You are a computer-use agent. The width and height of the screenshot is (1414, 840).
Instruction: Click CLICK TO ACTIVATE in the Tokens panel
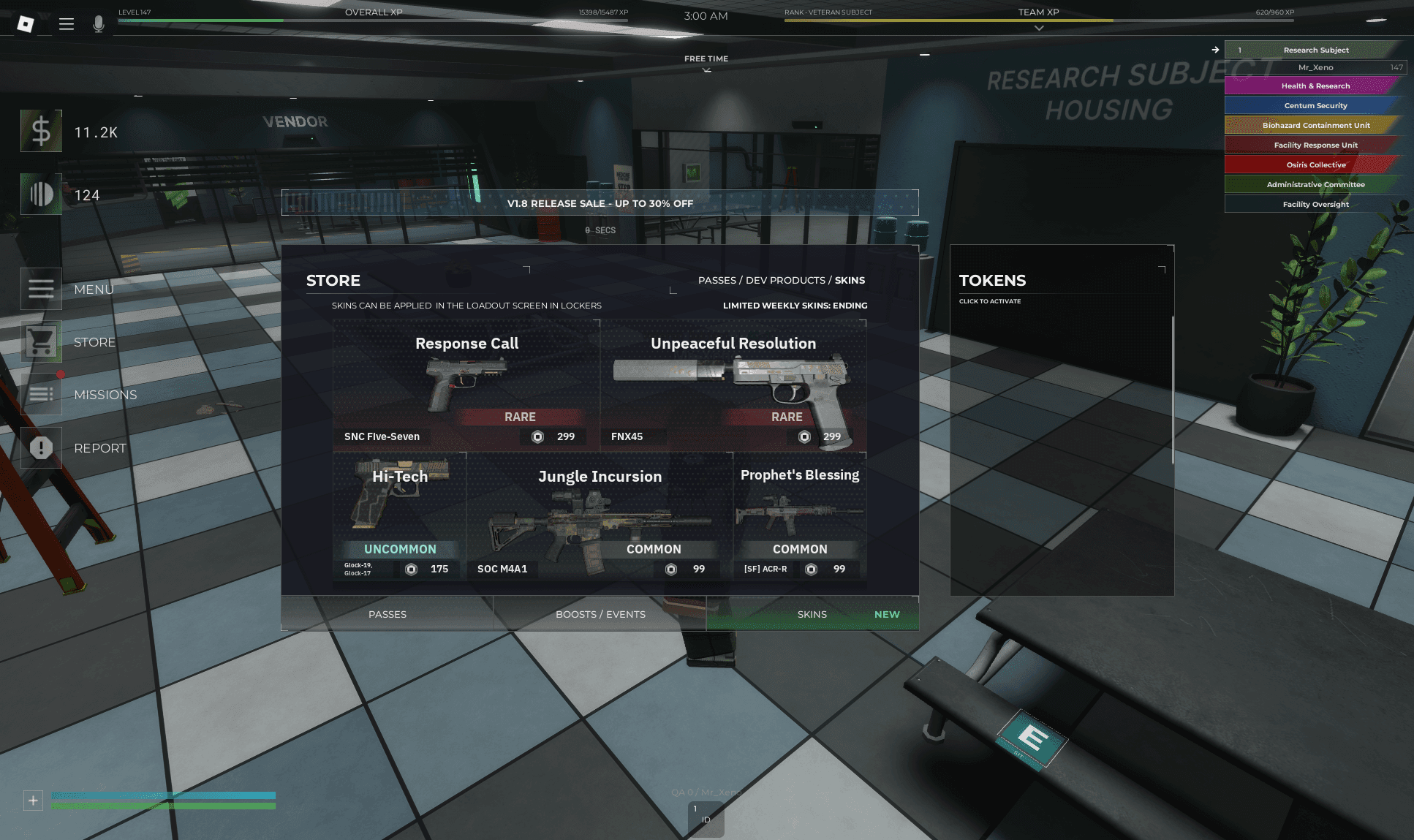click(990, 300)
